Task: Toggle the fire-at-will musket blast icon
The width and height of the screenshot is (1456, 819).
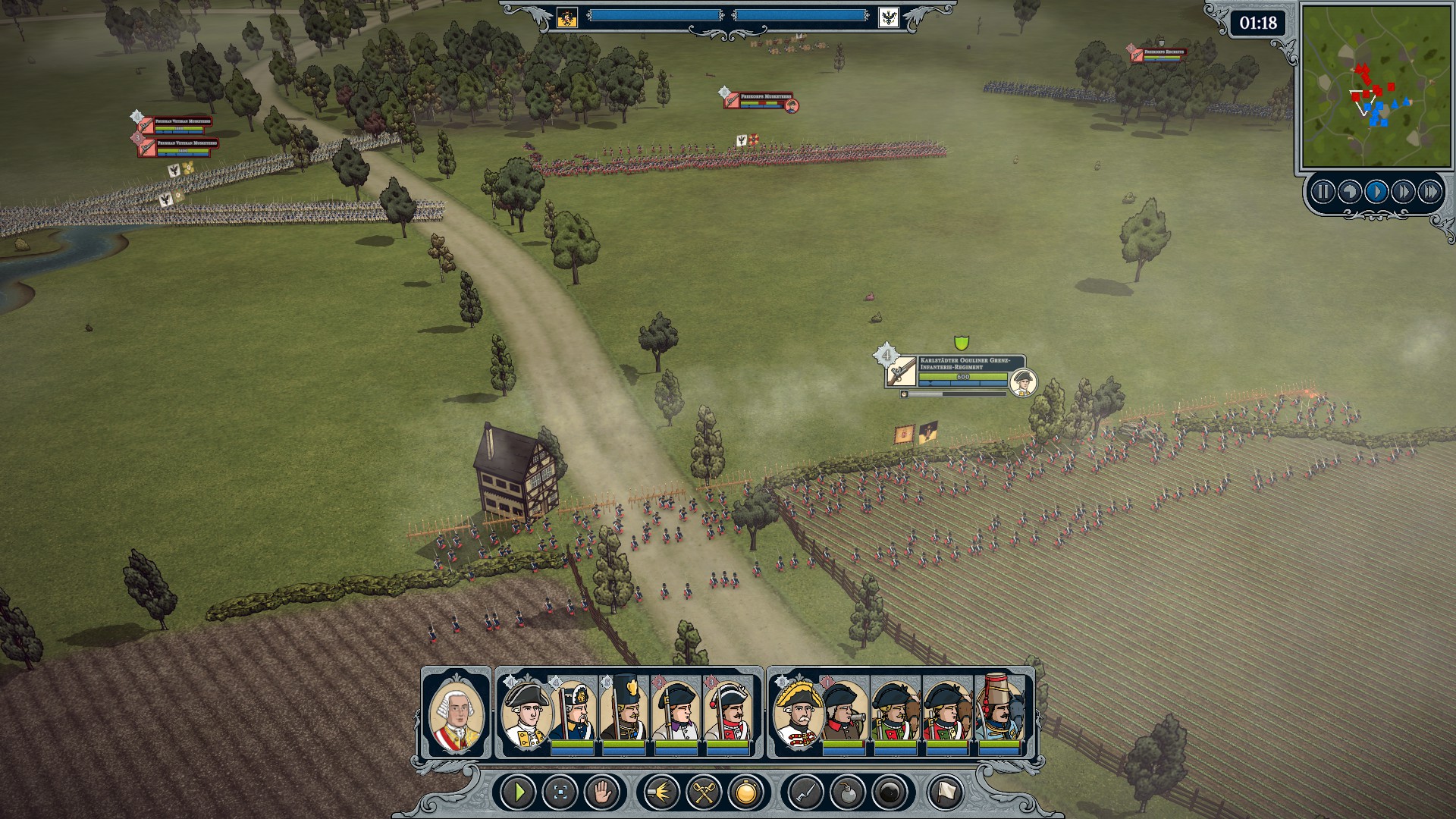Action: [661, 792]
